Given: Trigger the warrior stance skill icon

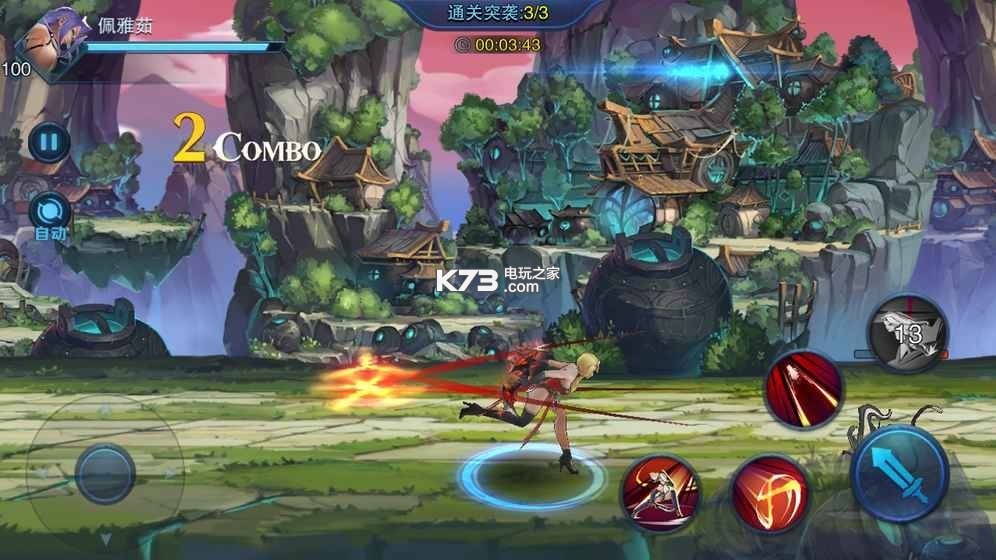Looking at the screenshot, I should [x=660, y=491].
